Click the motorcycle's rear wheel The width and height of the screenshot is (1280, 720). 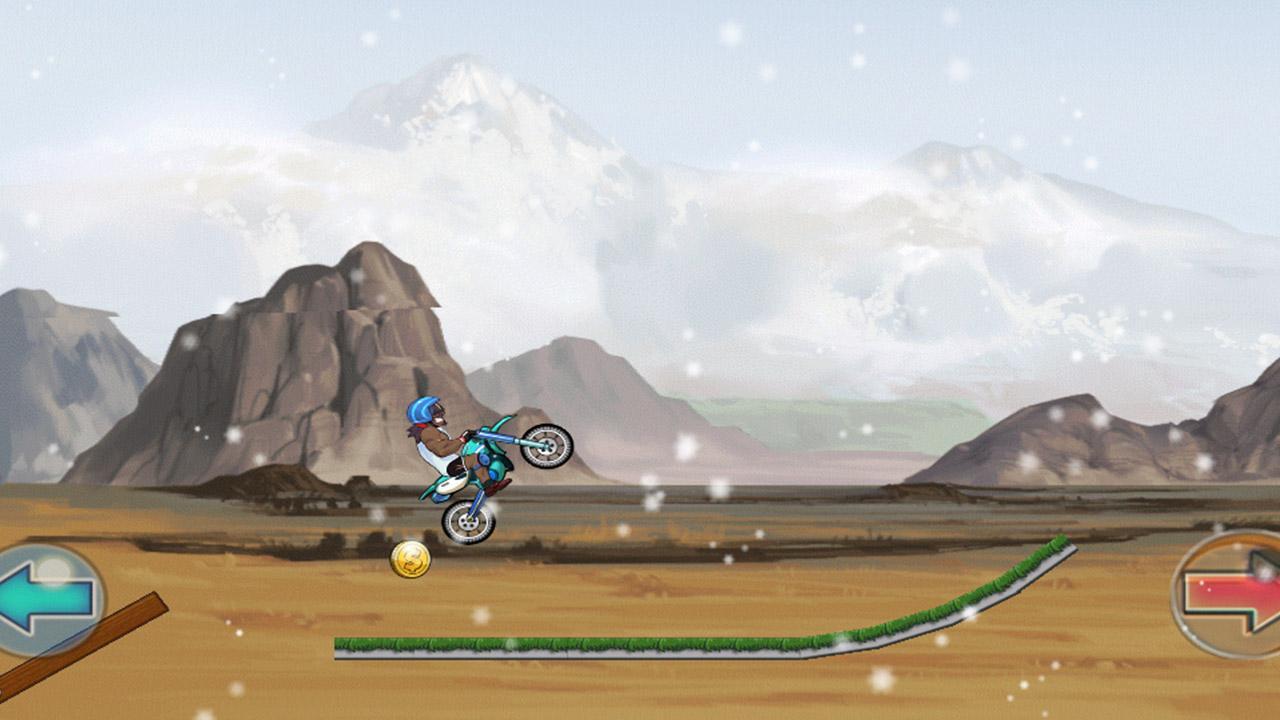tap(466, 523)
